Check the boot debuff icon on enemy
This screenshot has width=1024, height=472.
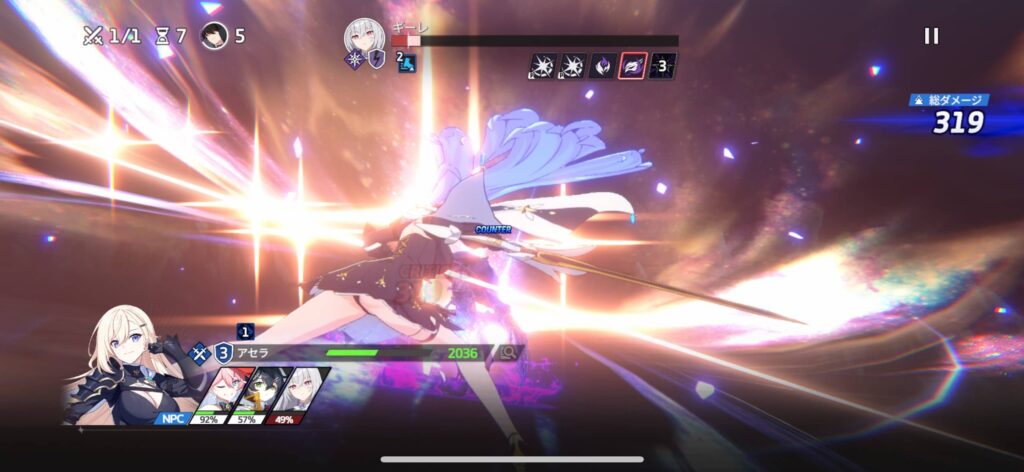[x=406, y=63]
